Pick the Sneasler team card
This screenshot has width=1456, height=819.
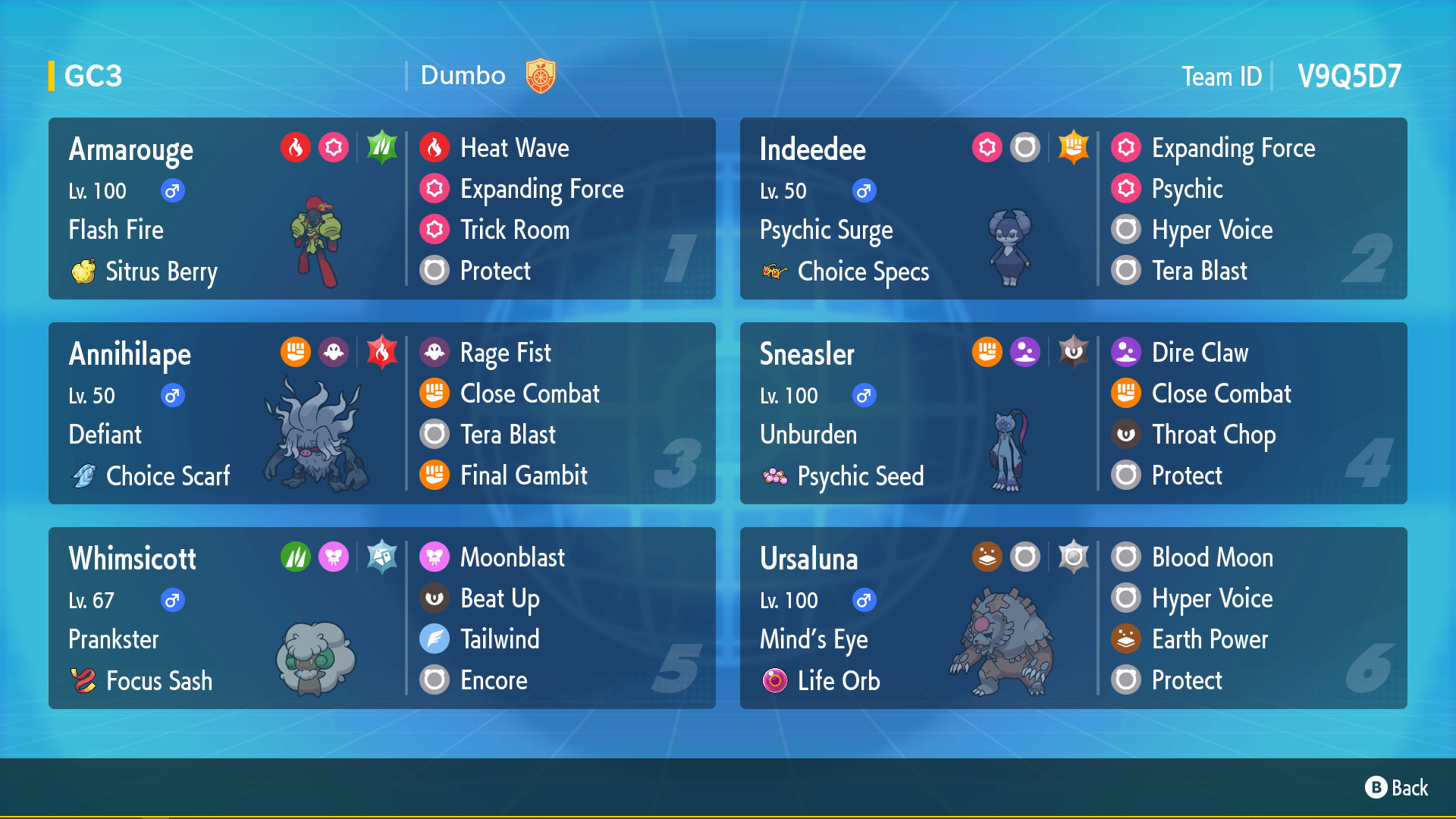(x=1073, y=413)
